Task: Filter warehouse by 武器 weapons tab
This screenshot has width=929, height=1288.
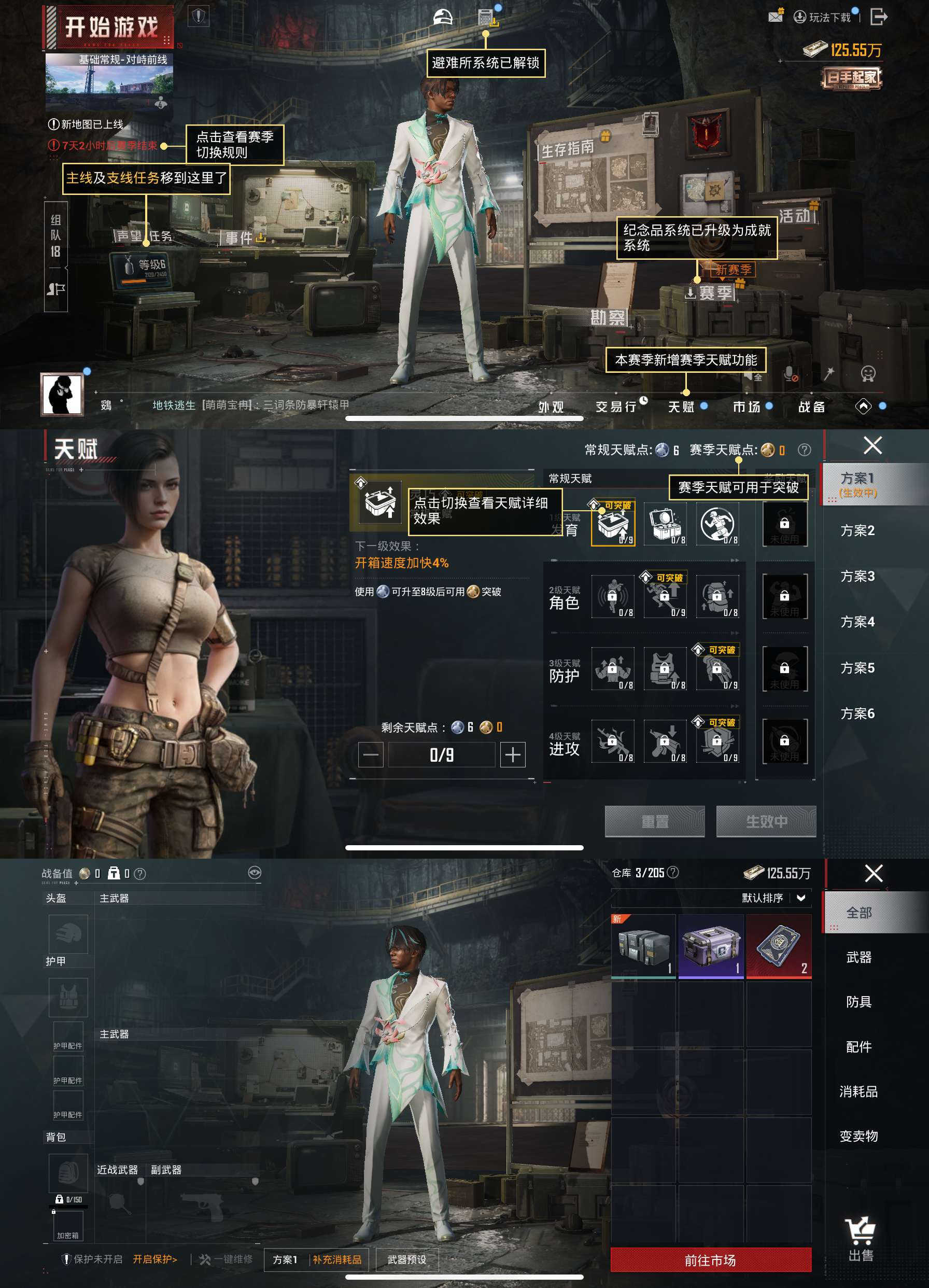Action: [858, 958]
